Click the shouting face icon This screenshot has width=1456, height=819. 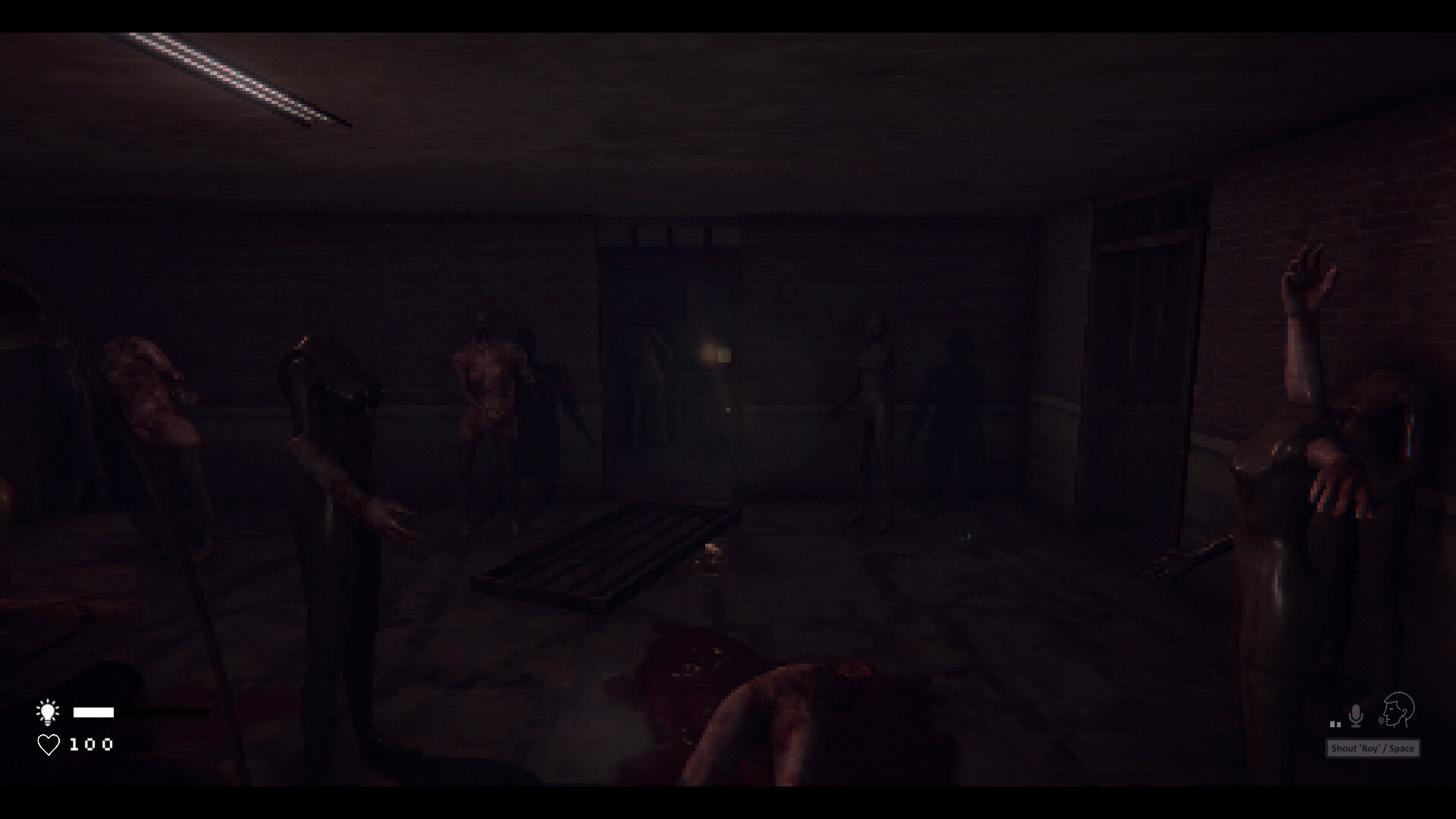click(x=1400, y=711)
